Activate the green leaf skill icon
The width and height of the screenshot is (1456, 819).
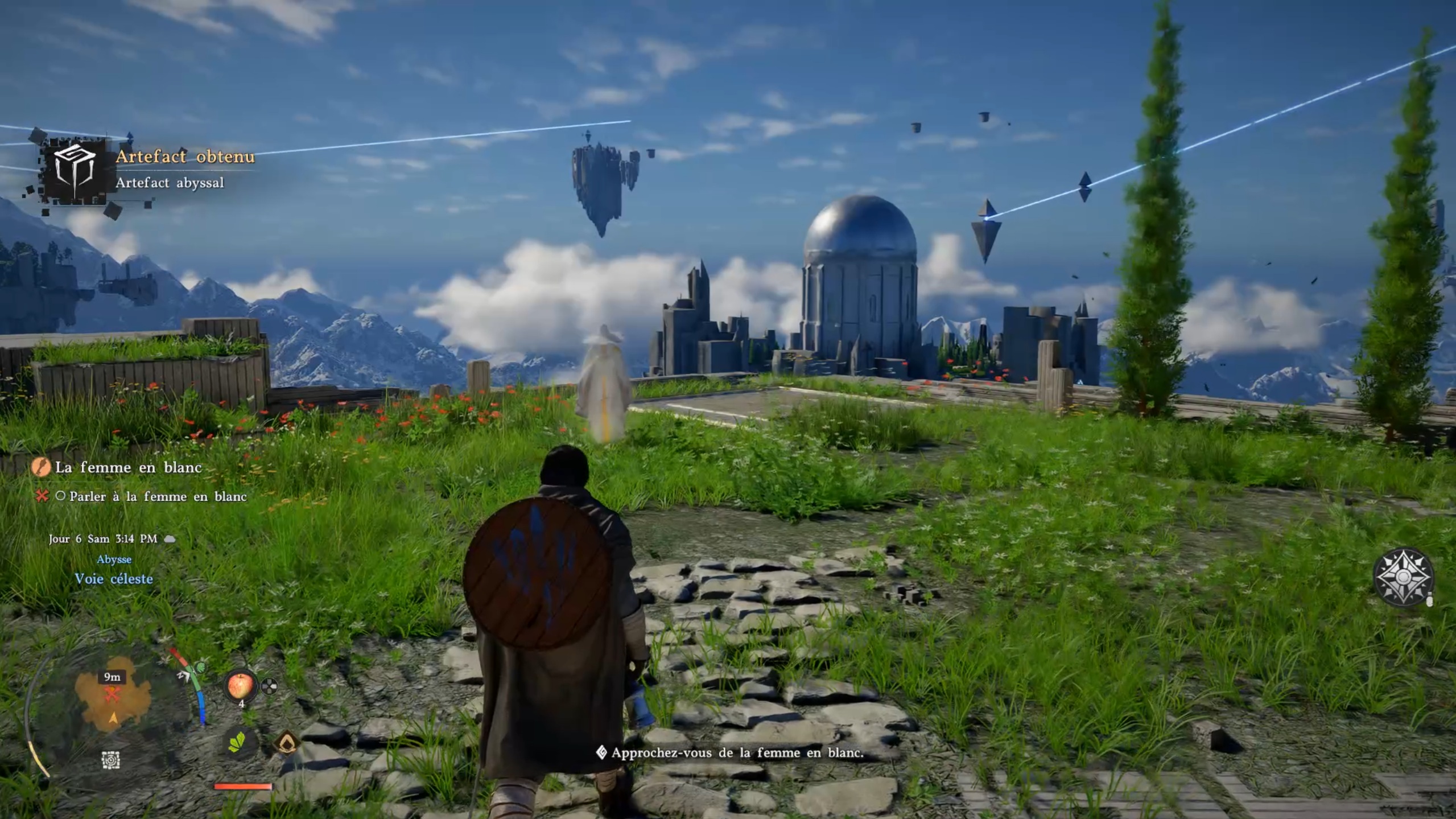click(237, 742)
